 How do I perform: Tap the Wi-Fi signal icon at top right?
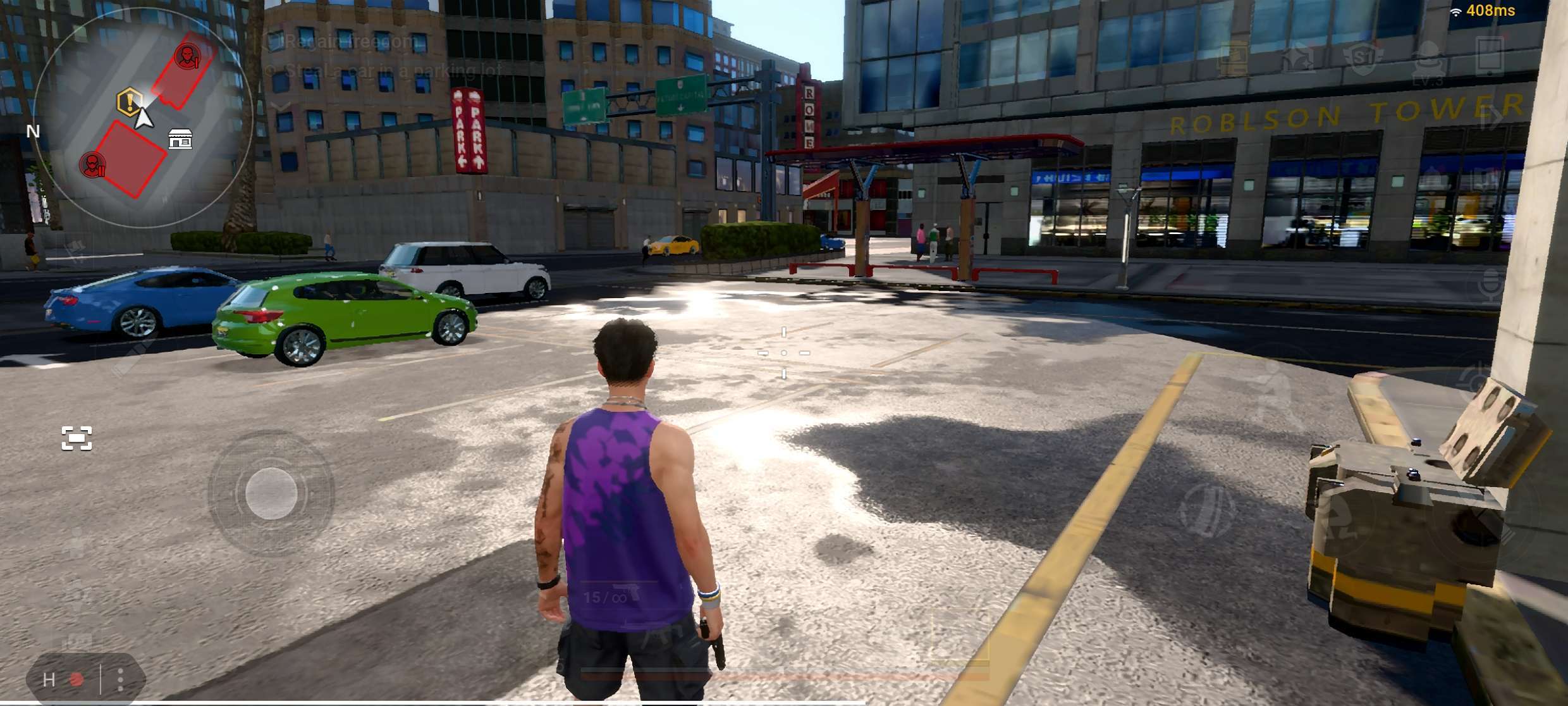[x=1455, y=13]
